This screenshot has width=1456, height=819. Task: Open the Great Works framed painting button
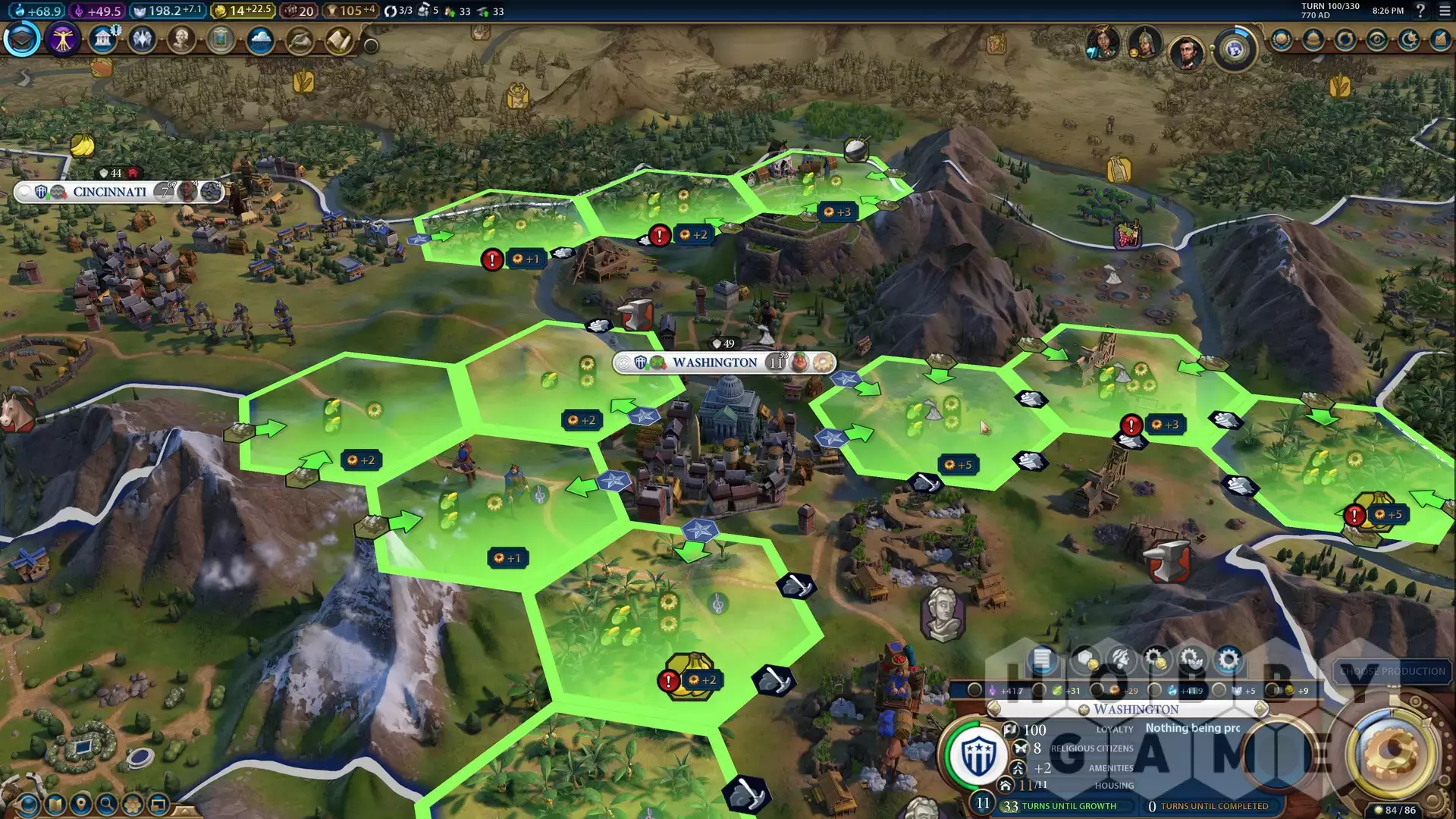[221, 39]
